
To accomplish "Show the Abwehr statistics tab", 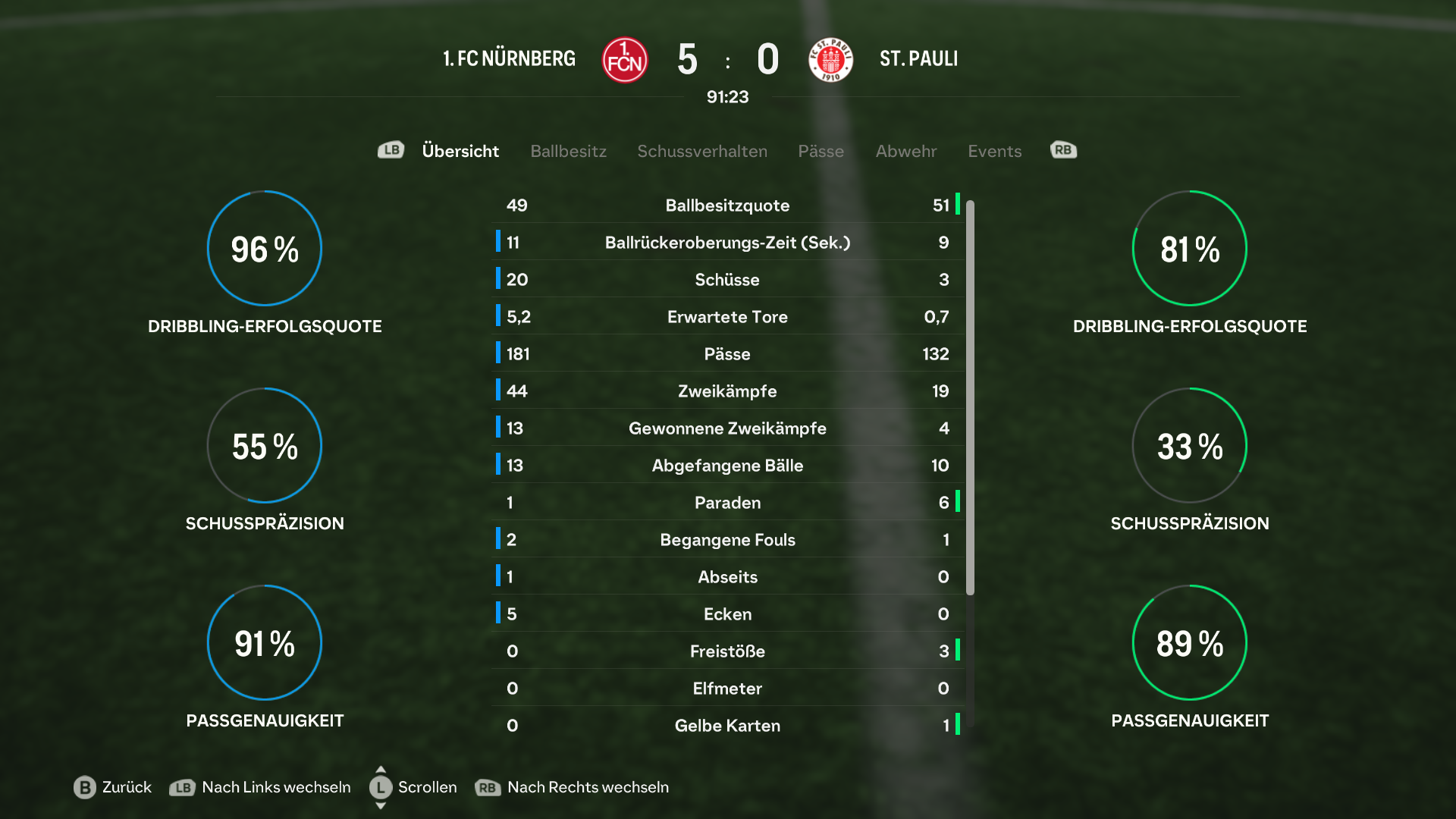I will 905,151.
